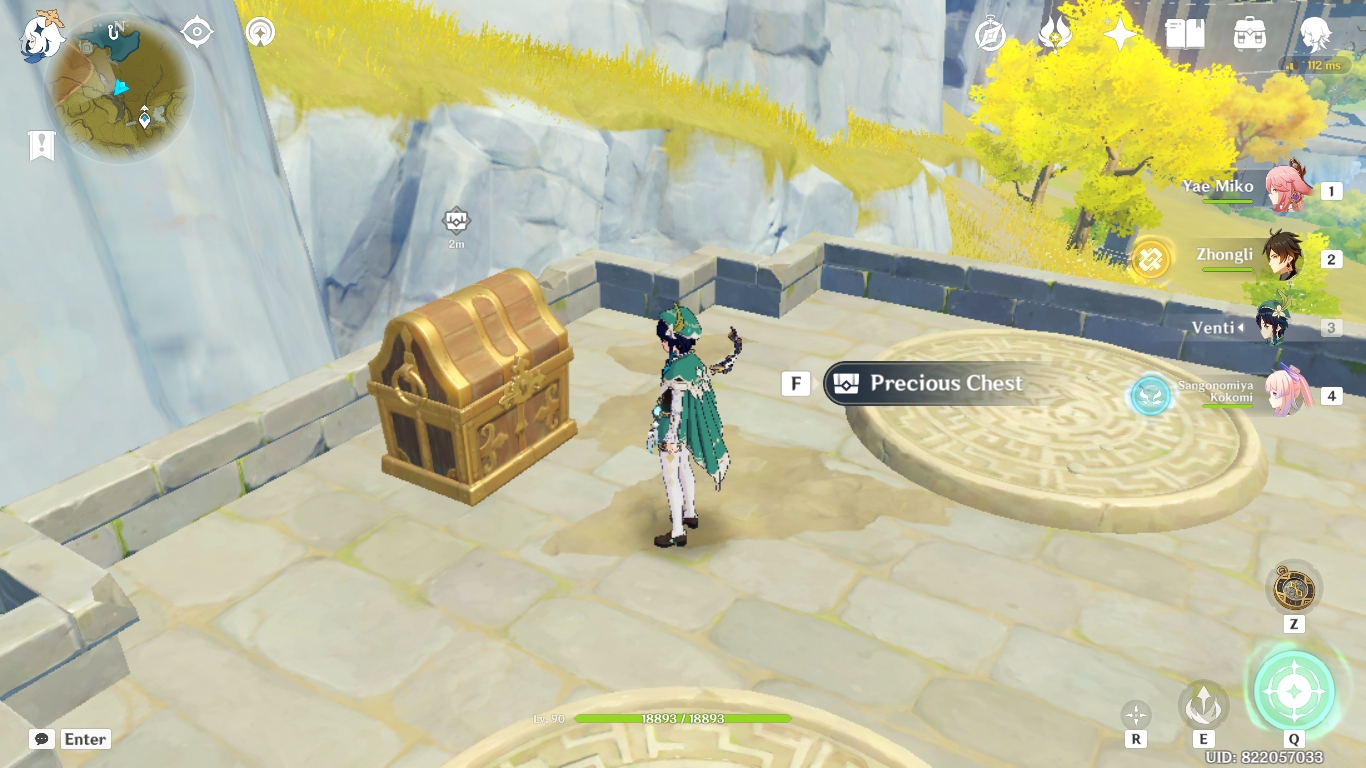The image size is (1366, 768).
Task: Open the Battle Pass wings icon
Action: coord(1054,33)
